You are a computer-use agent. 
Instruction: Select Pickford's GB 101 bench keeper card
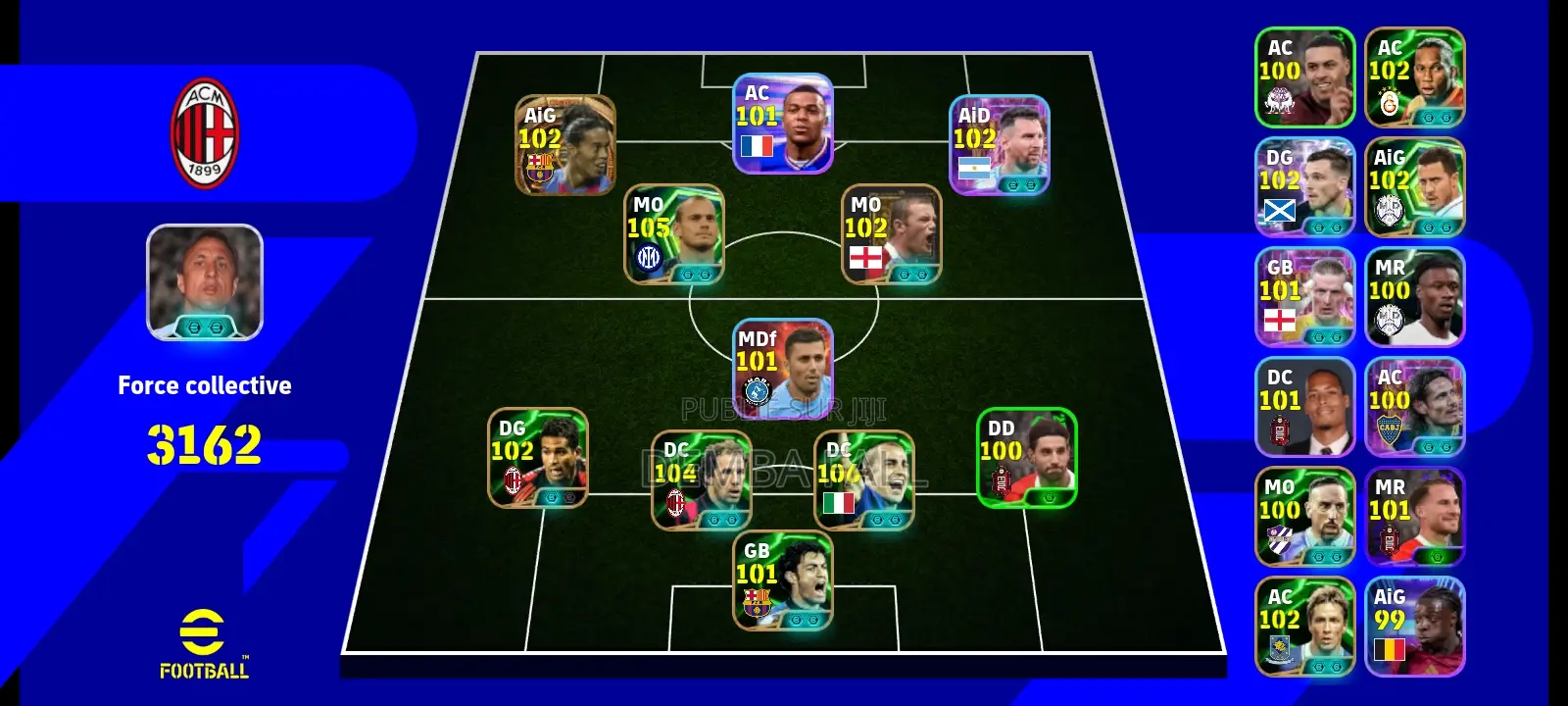coord(1305,294)
